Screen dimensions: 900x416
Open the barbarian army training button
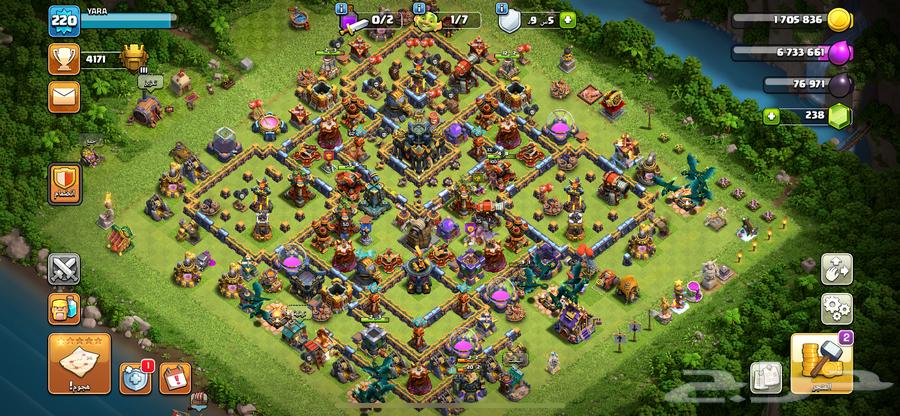[x=64, y=309]
